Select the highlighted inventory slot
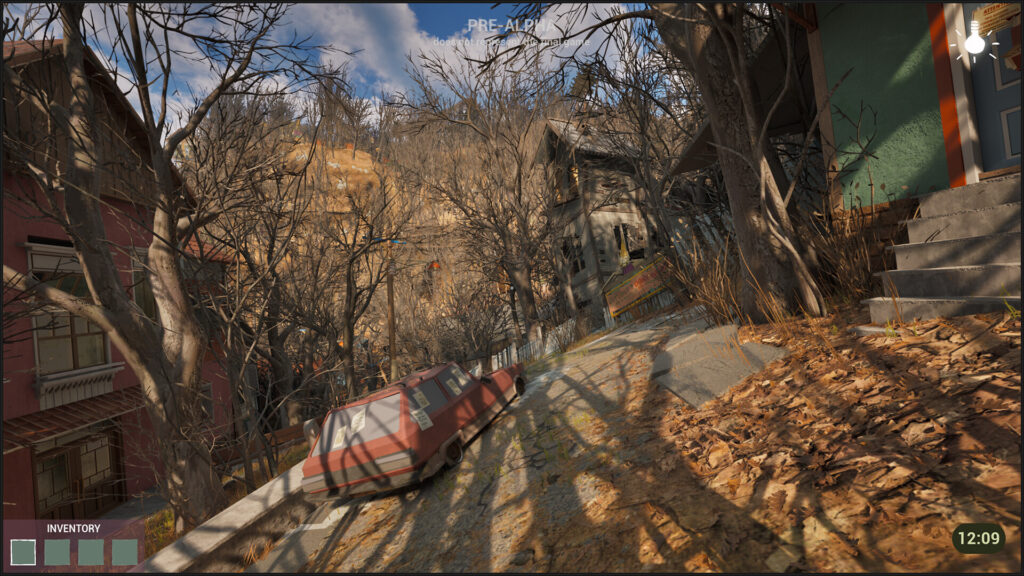1024x576 pixels. tap(23, 552)
